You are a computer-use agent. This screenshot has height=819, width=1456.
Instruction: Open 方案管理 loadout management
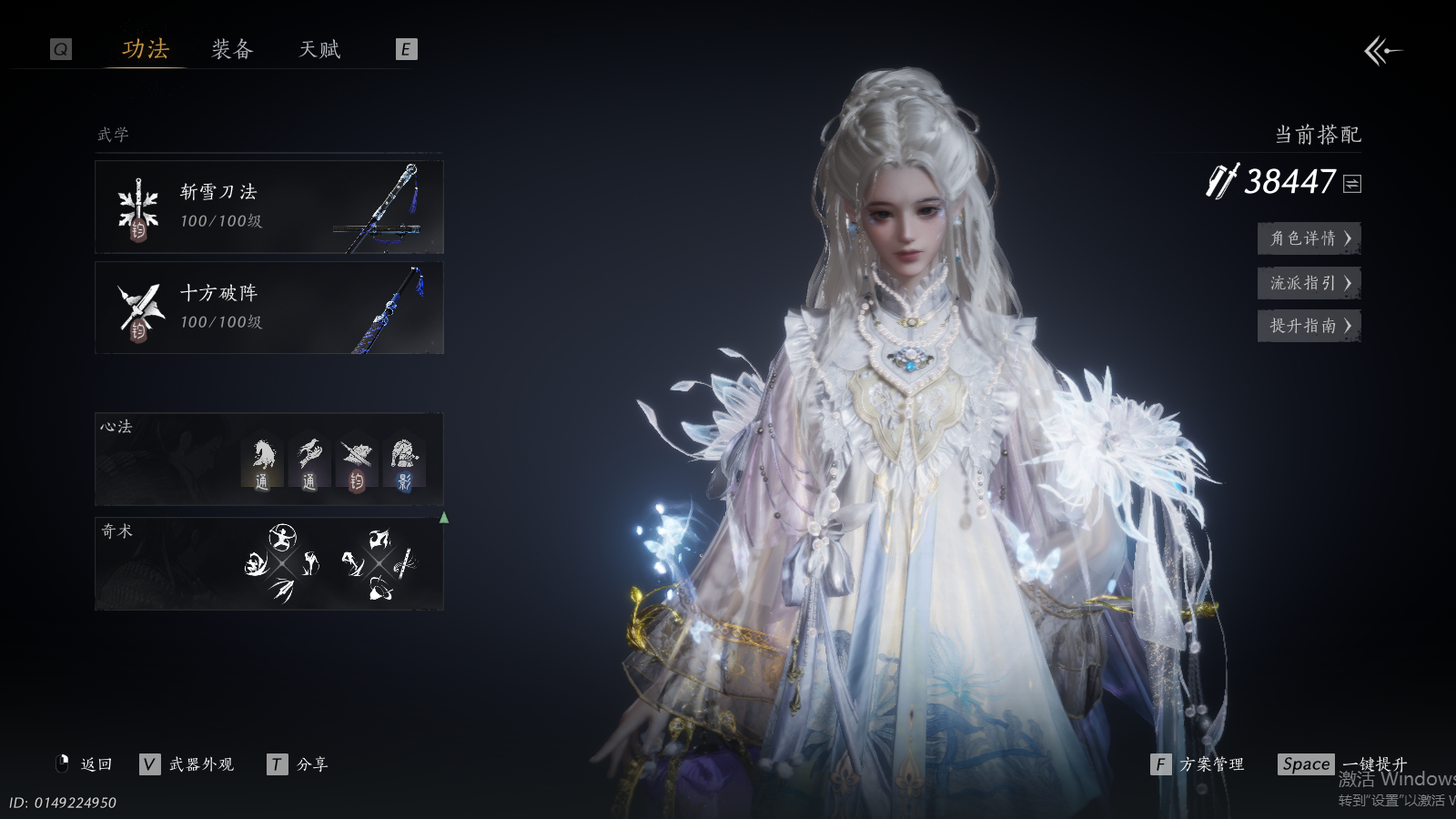pyautogui.click(x=1198, y=764)
